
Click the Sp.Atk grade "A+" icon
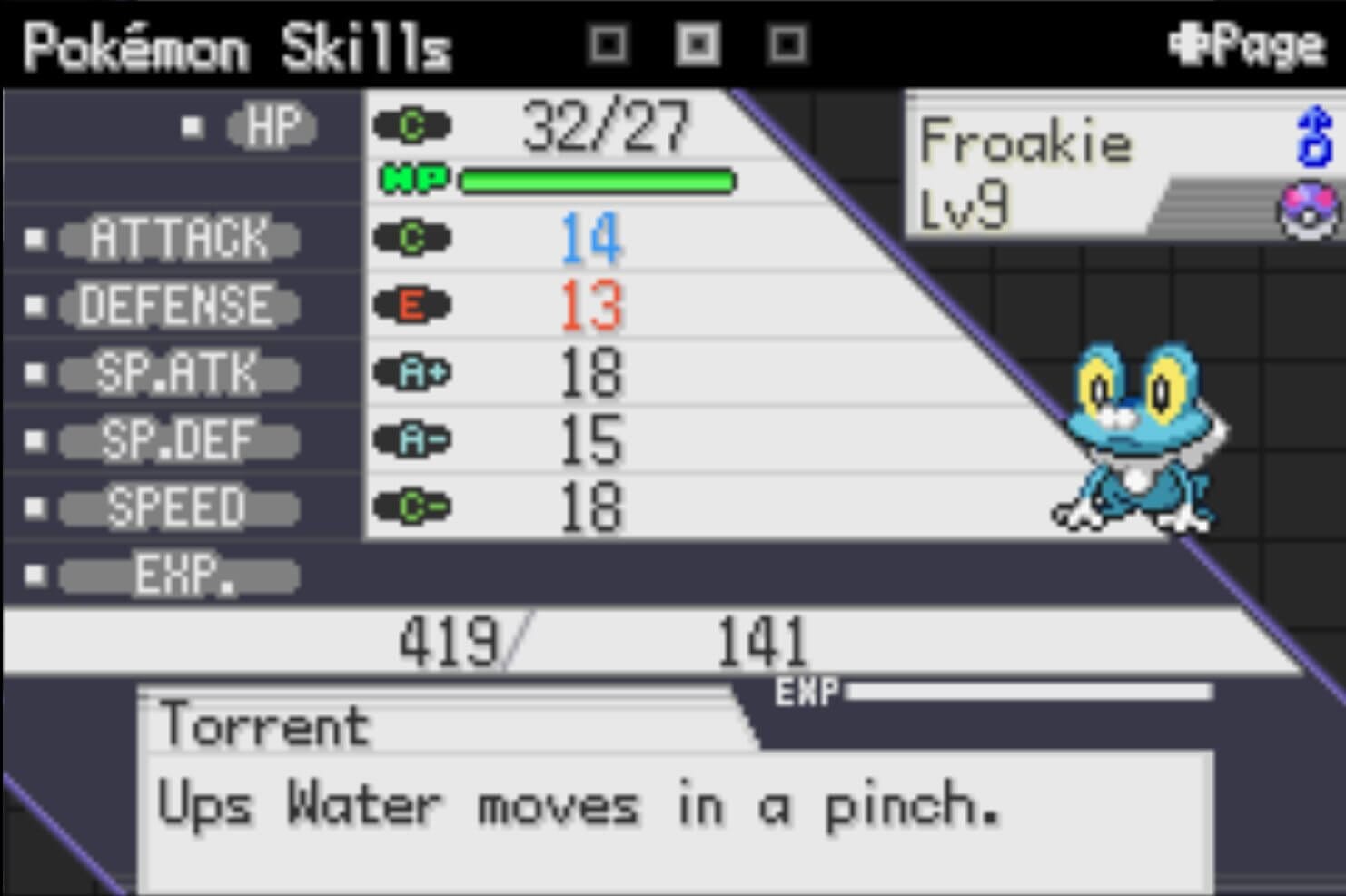coord(413,373)
